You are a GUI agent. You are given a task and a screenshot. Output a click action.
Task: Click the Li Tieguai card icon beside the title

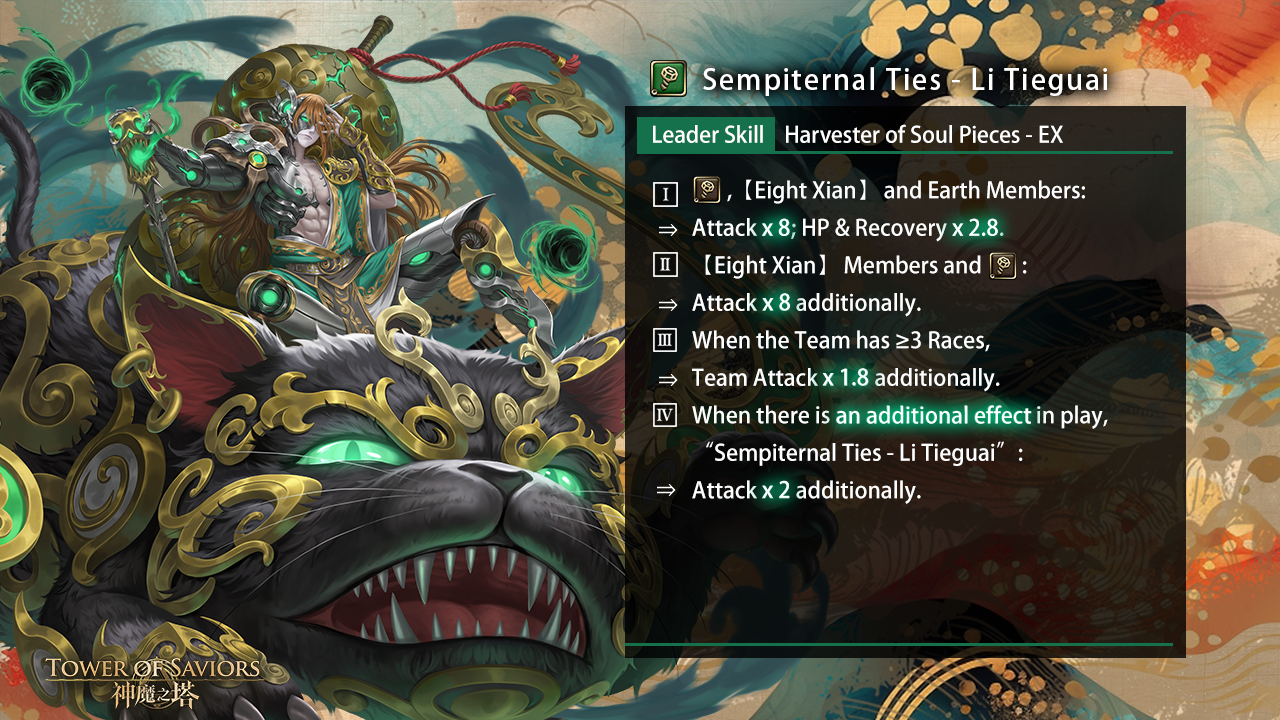(x=667, y=78)
